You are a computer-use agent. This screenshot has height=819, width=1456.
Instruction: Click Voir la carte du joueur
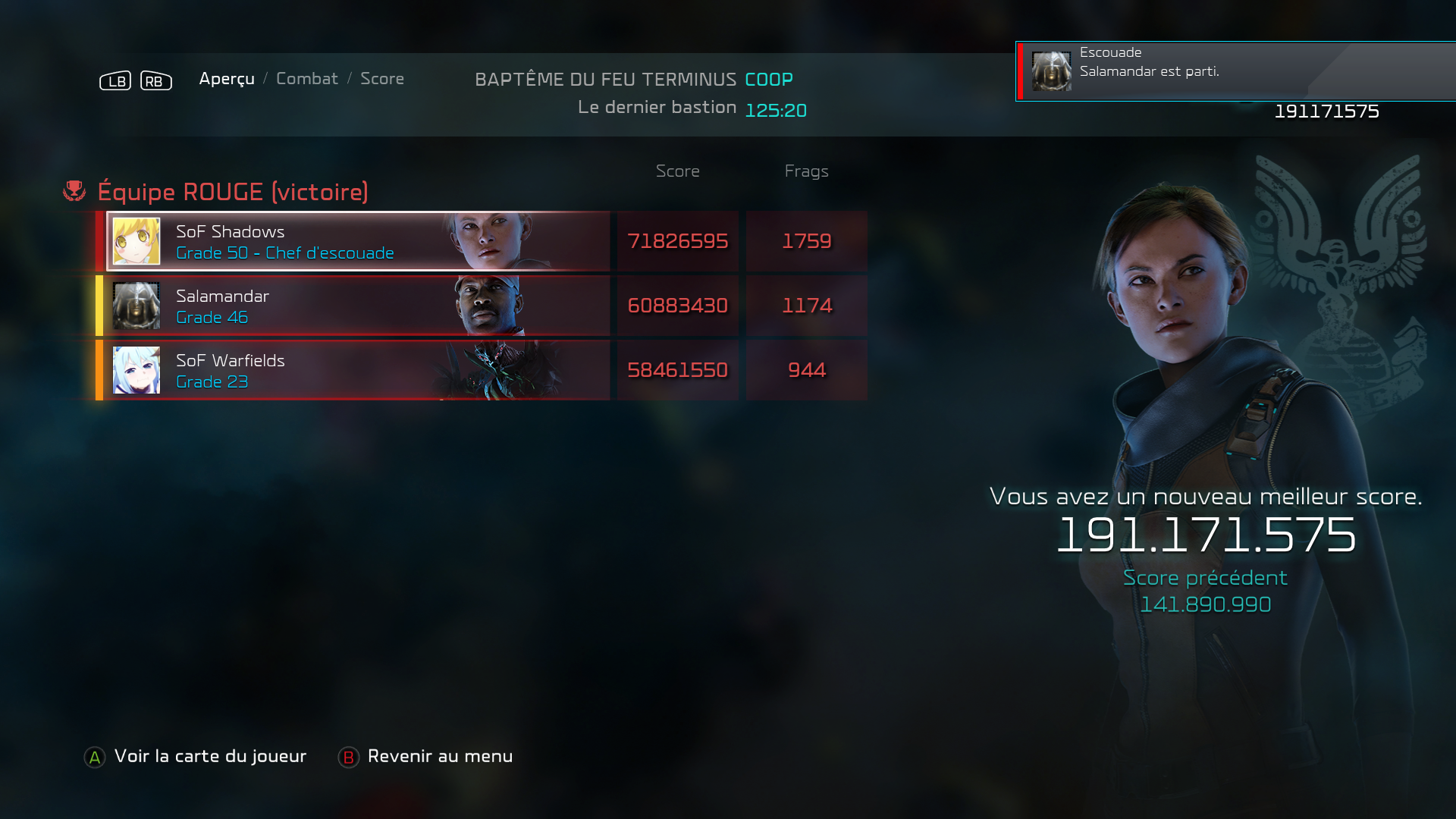196,756
